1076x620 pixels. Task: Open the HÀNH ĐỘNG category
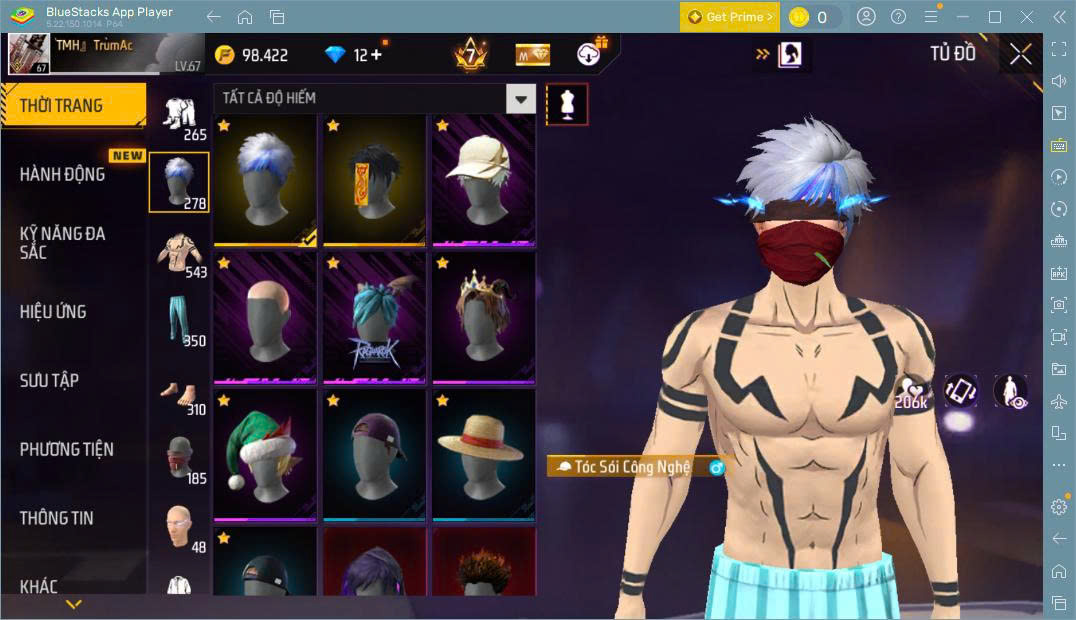[x=64, y=174]
